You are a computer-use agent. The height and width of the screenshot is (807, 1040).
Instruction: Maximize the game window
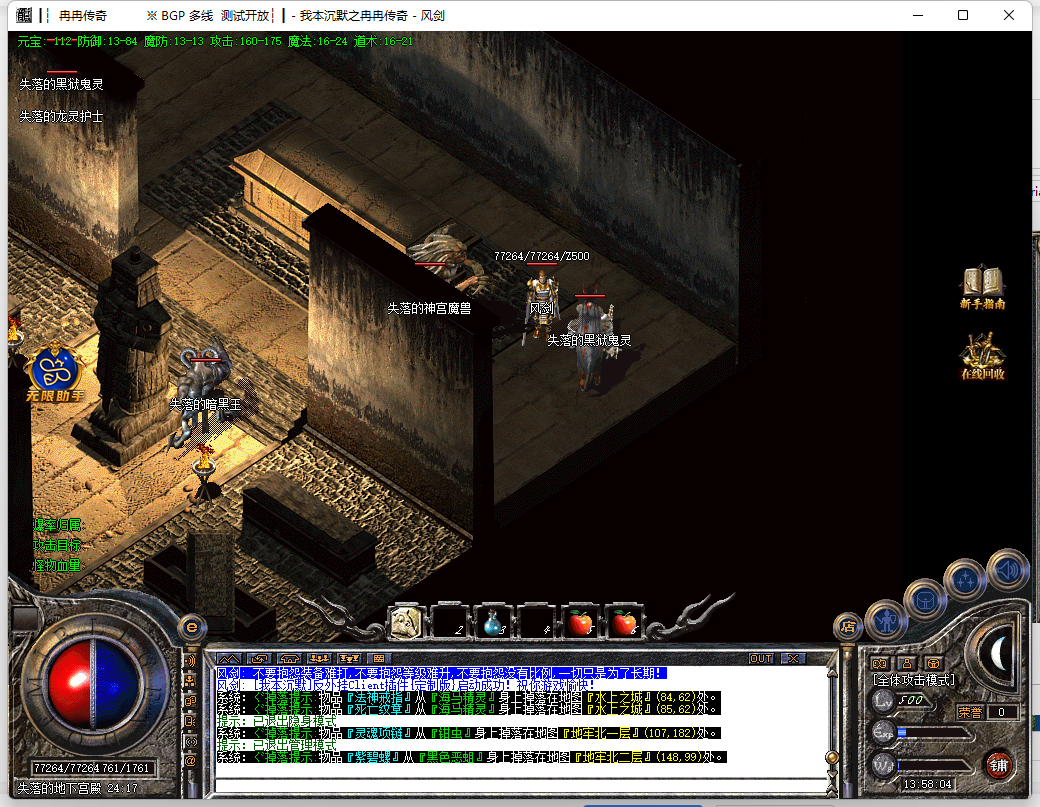[x=962, y=15]
